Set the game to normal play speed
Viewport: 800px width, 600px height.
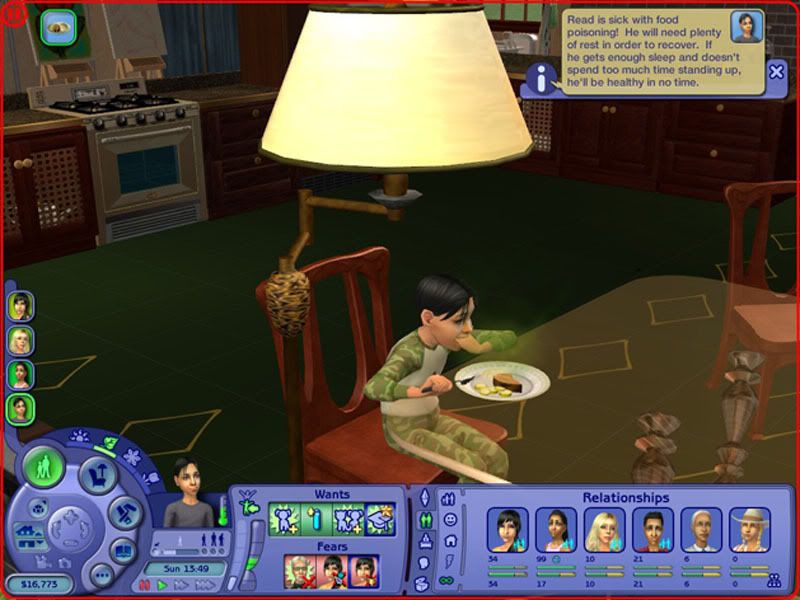coord(163,585)
